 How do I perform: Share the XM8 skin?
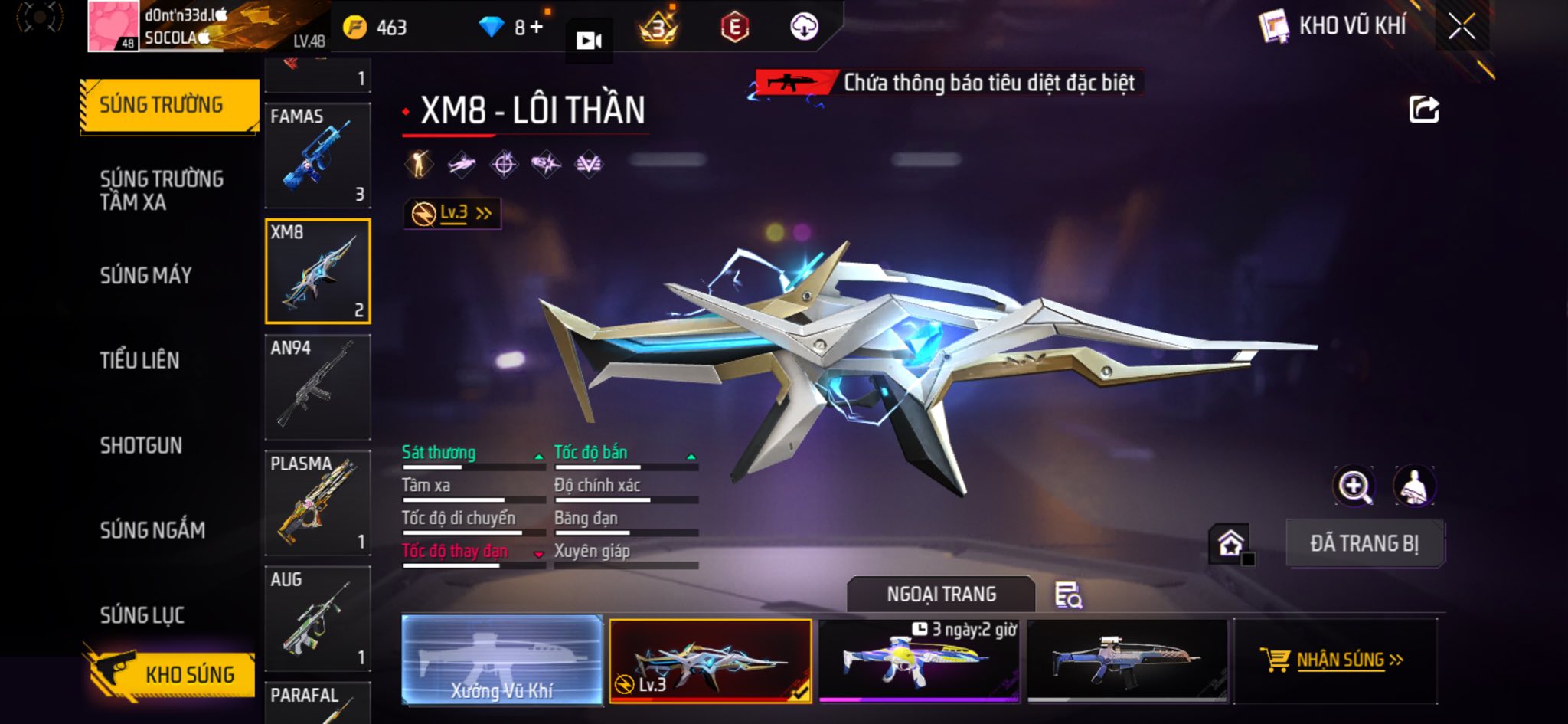[1424, 110]
